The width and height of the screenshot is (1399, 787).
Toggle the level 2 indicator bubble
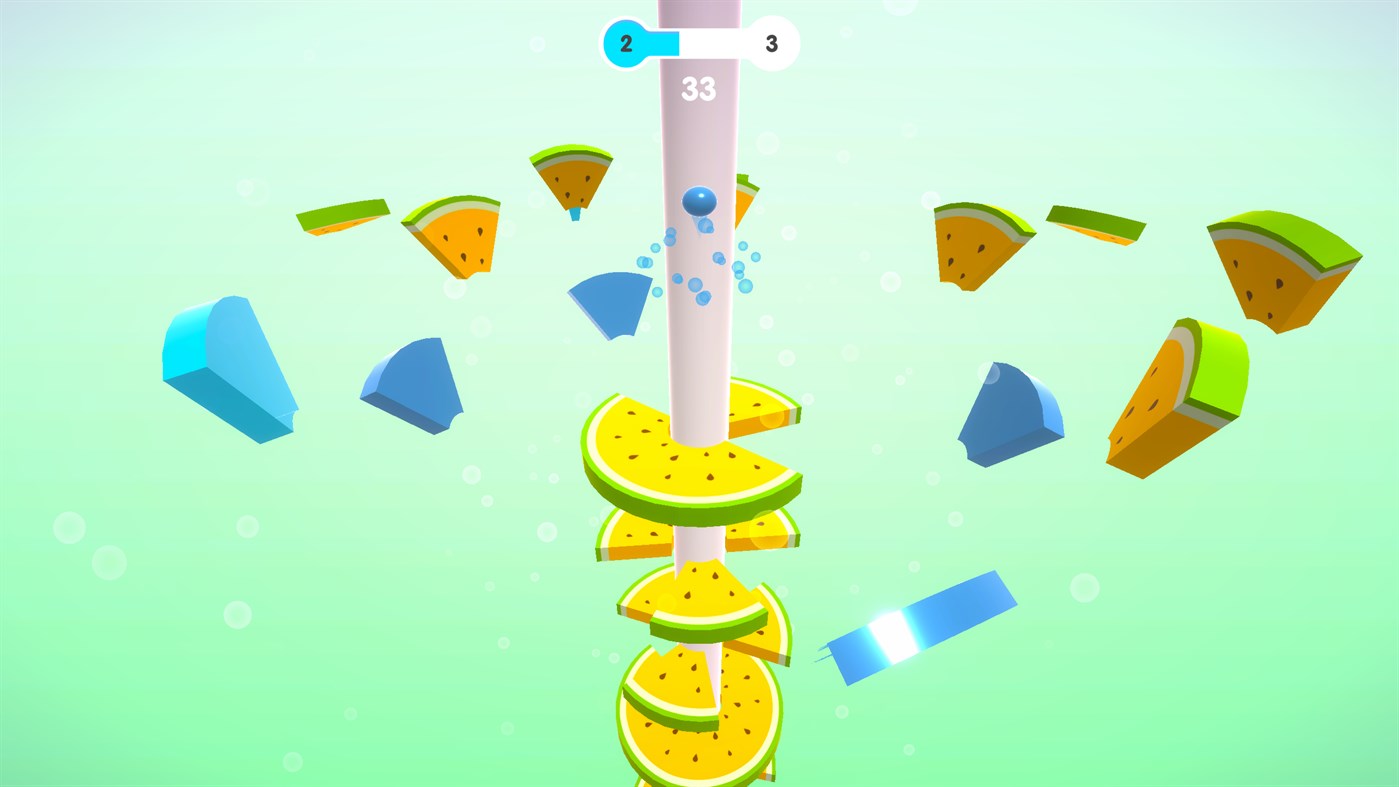pyautogui.click(x=625, y=42)
